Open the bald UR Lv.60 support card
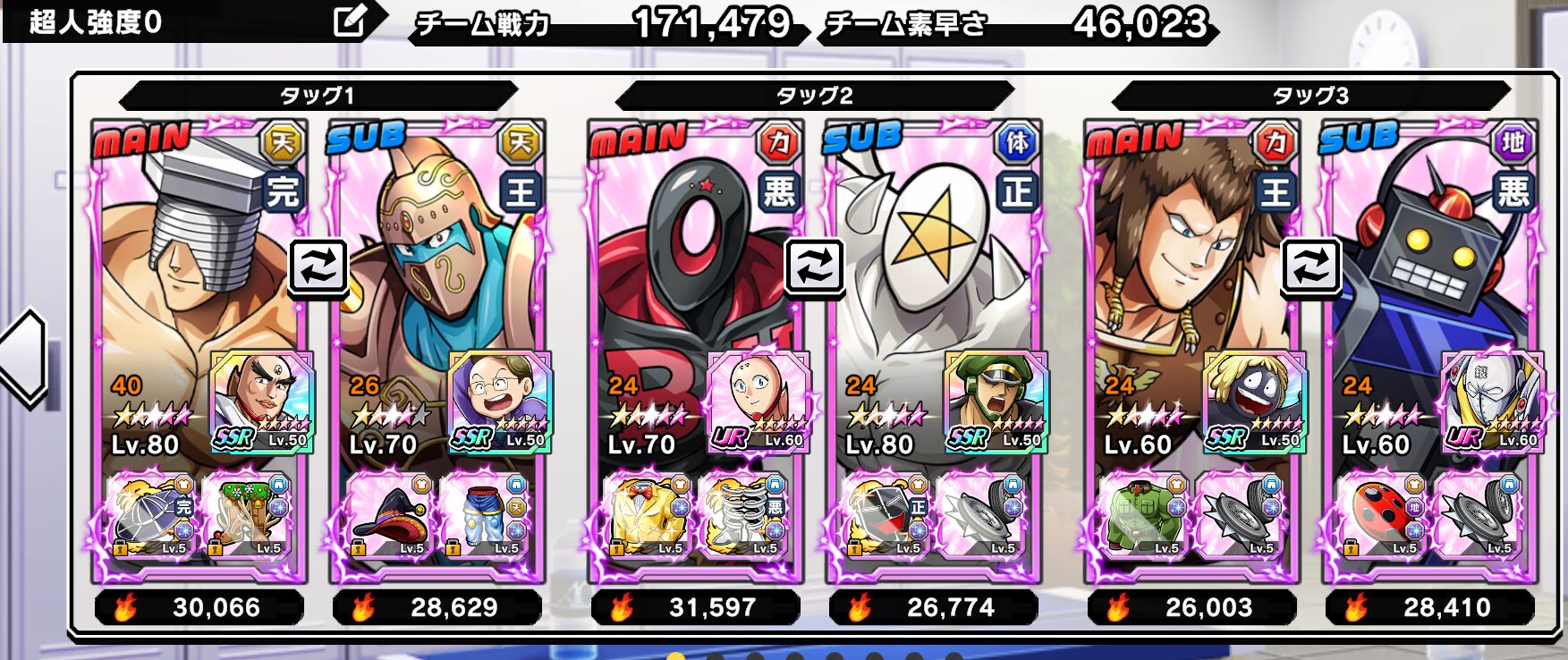Viewport: 1568px width, 660px height. pos(759,402)
